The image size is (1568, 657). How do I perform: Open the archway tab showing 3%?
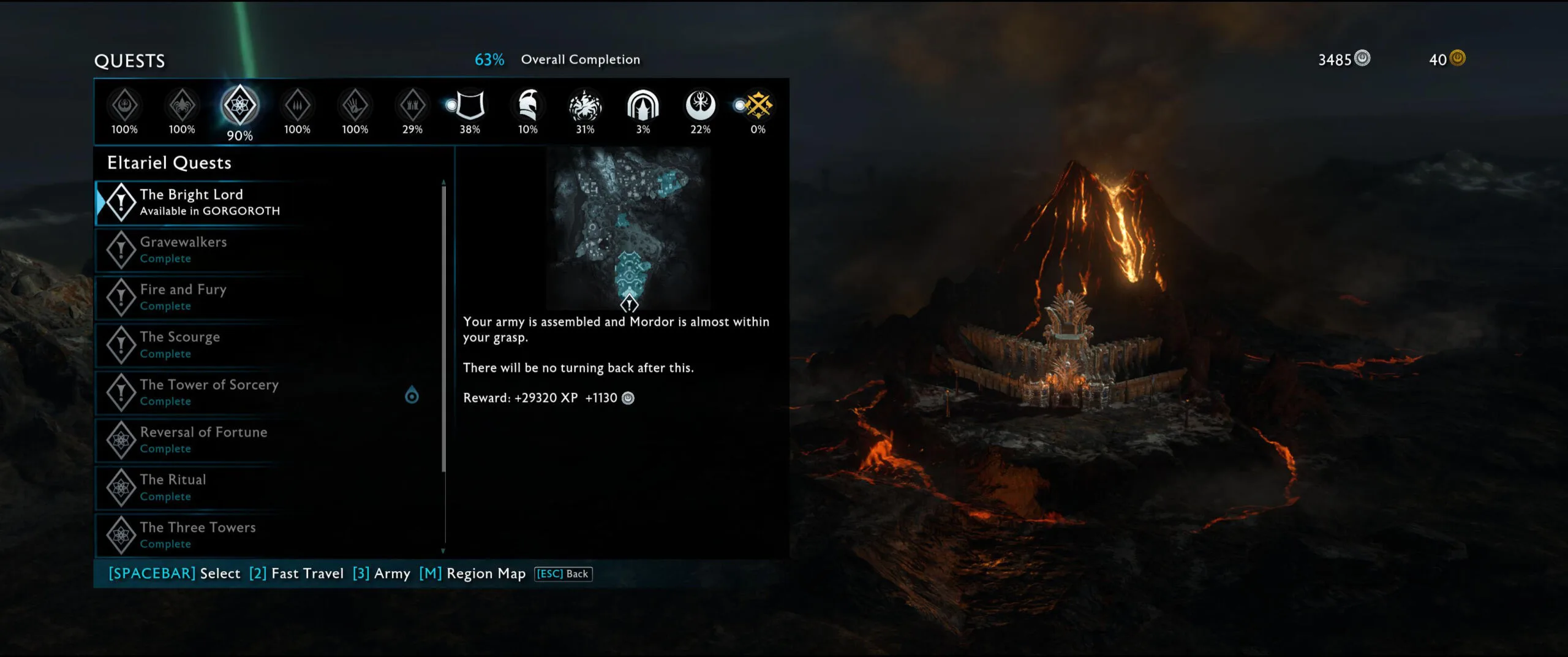[x=643, y=107]
